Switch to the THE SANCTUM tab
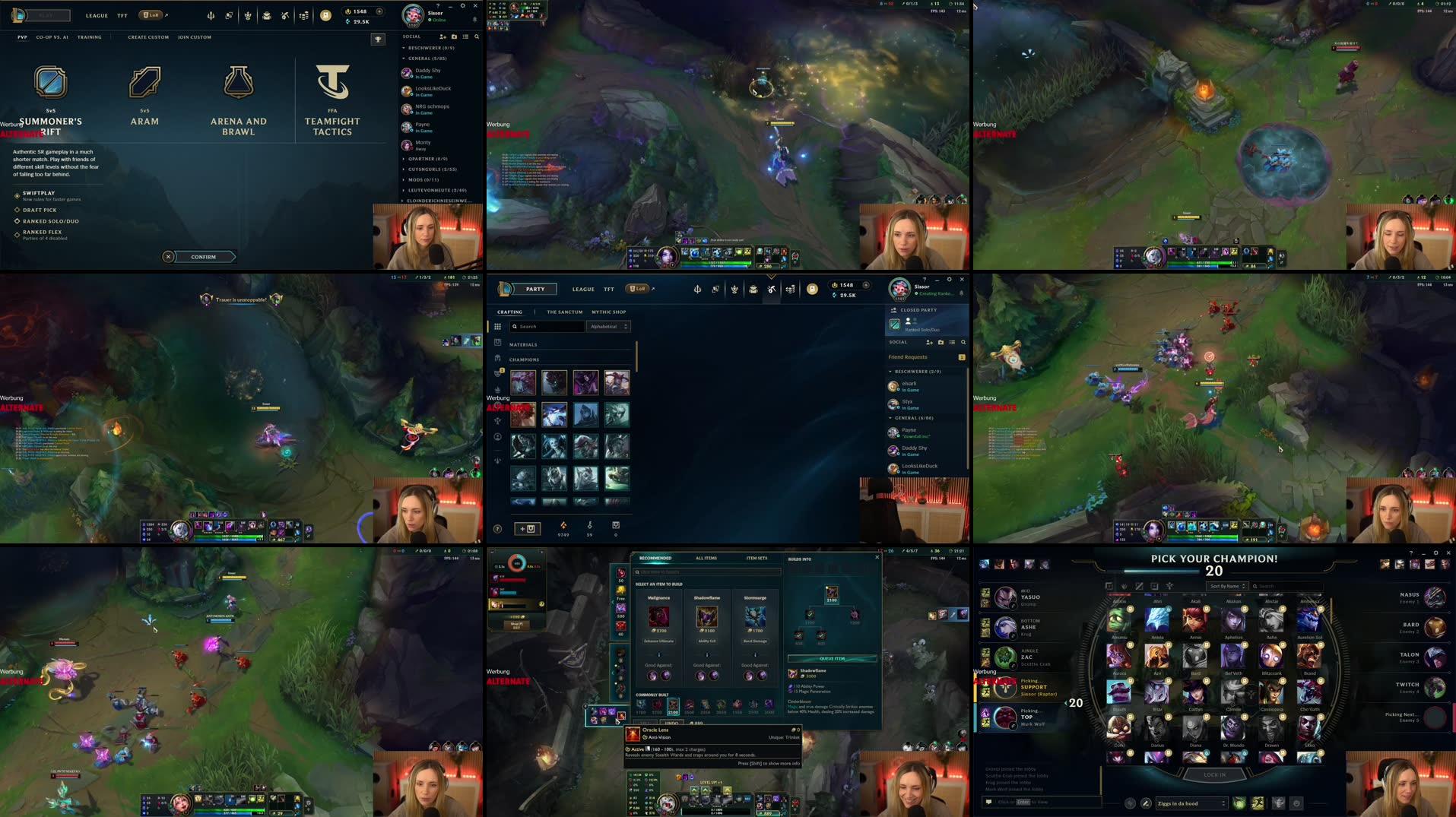This screenshot has height=817, width=1456. pyautogui.click(x=565, y=312)
